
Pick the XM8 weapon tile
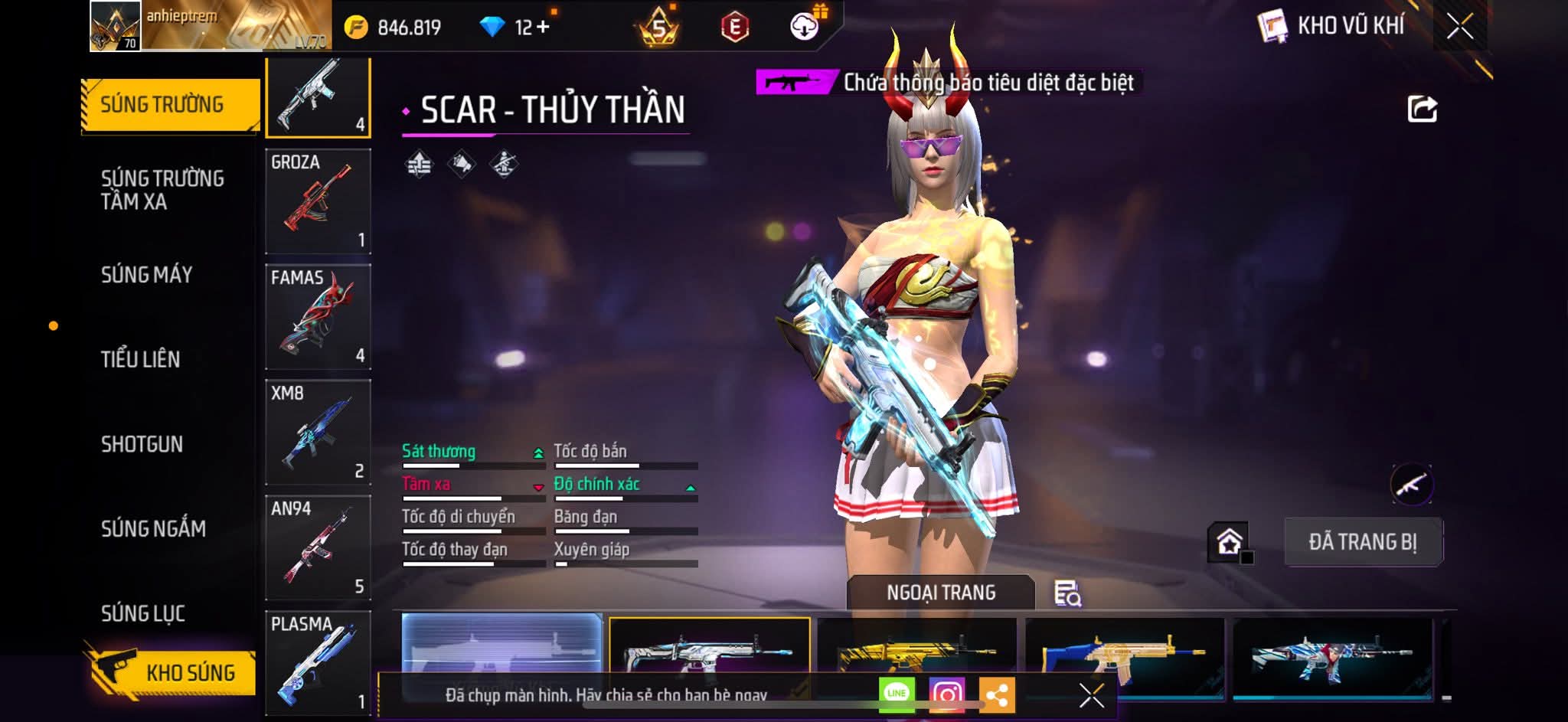[x=318, y=433]
